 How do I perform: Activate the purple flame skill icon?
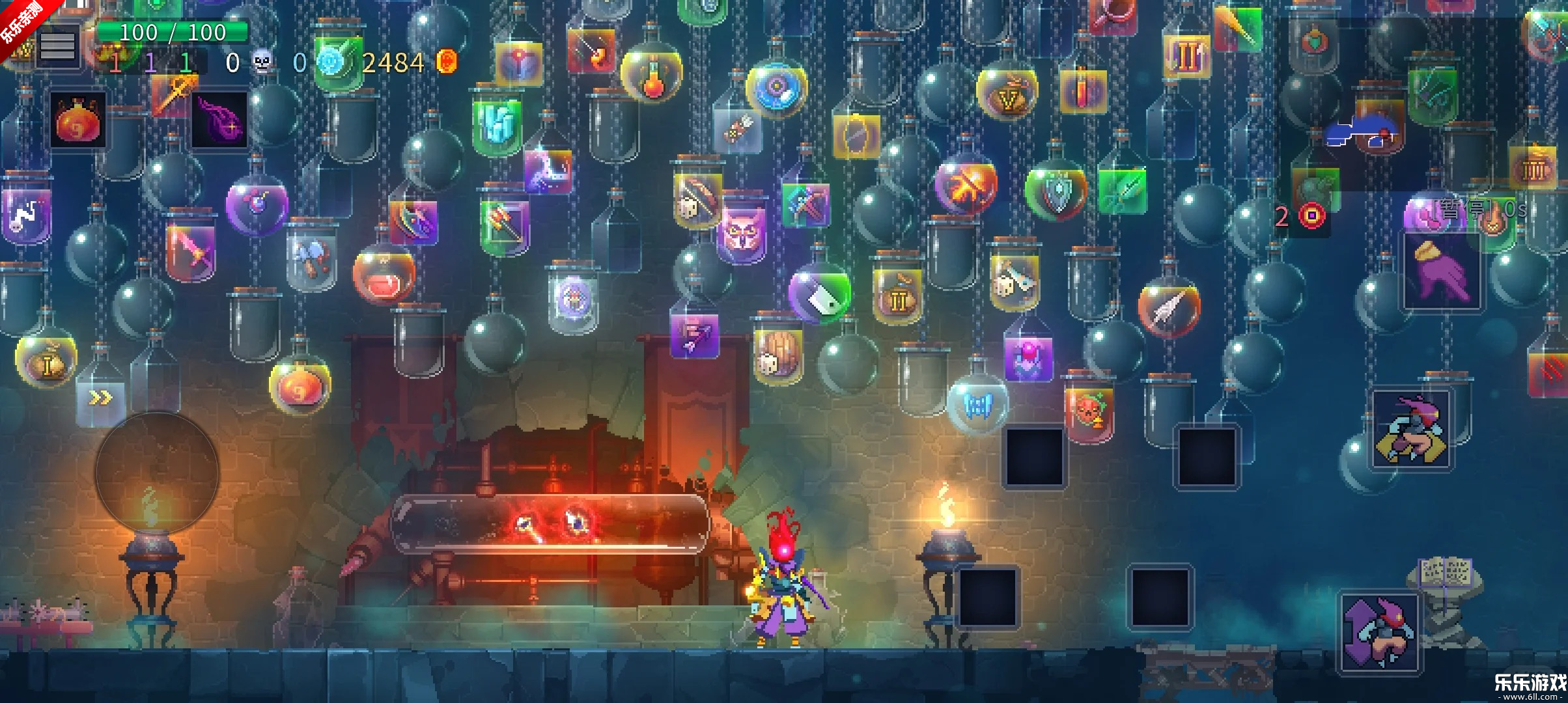click(219, 120)
